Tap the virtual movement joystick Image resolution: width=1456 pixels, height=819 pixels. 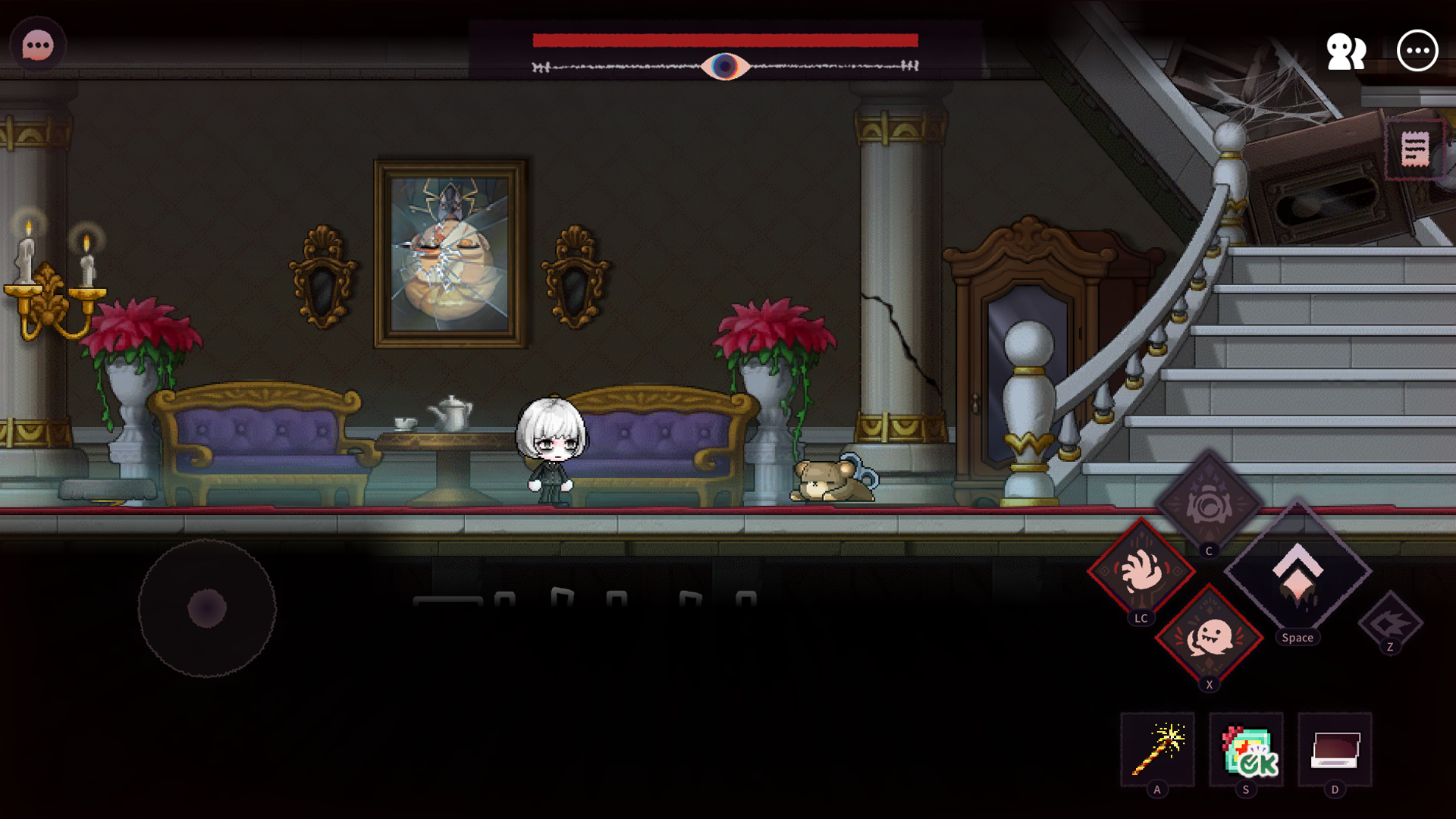coord(207,608)
